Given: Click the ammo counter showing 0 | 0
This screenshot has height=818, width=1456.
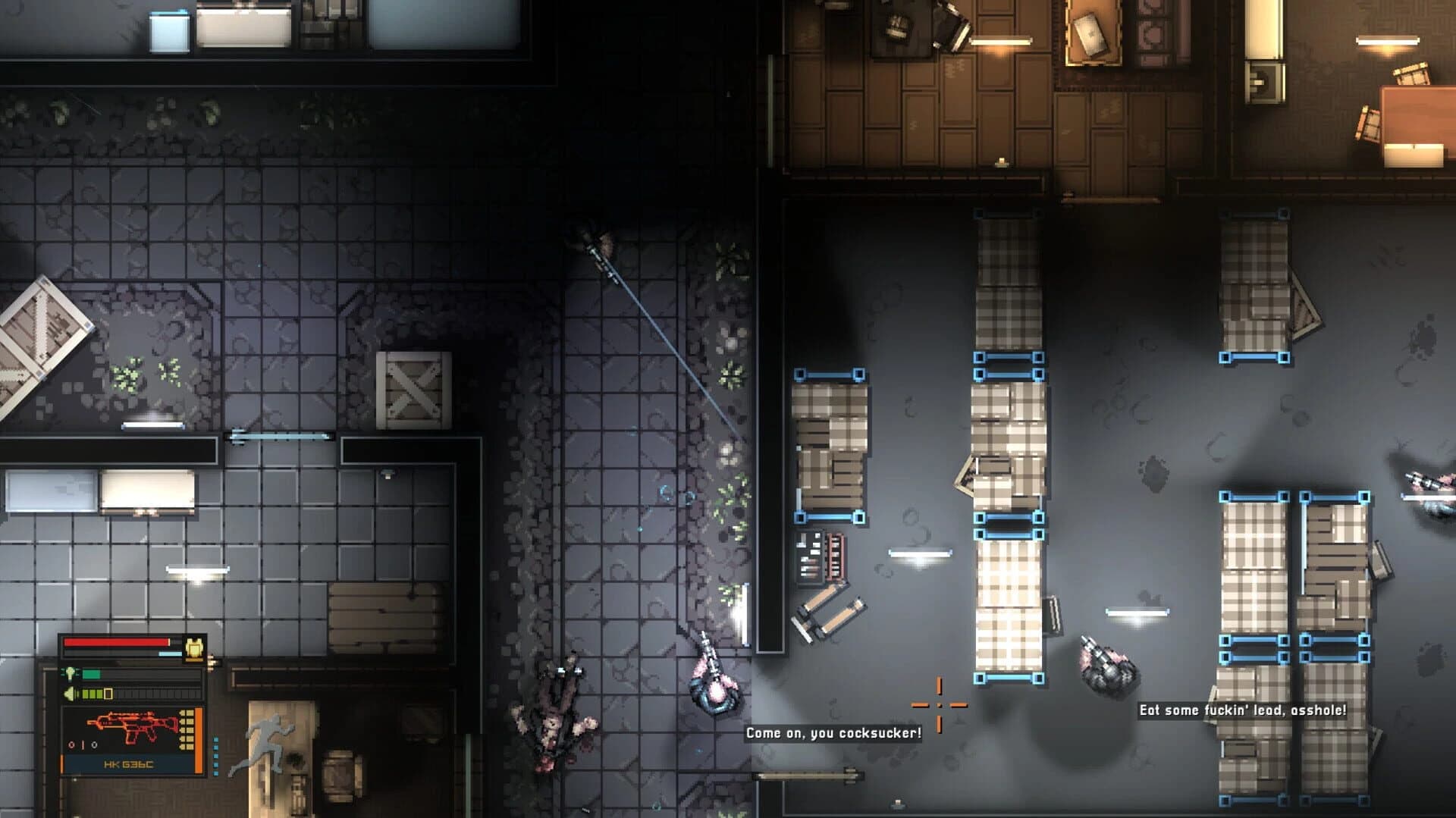Looking at the screenshot, I should coord(83,744).
